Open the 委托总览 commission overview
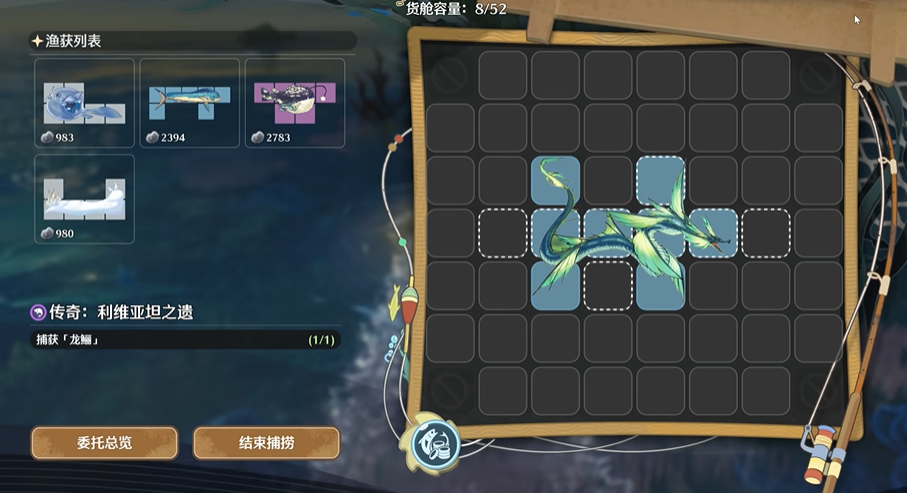907x493 pixels. (104, 442)
